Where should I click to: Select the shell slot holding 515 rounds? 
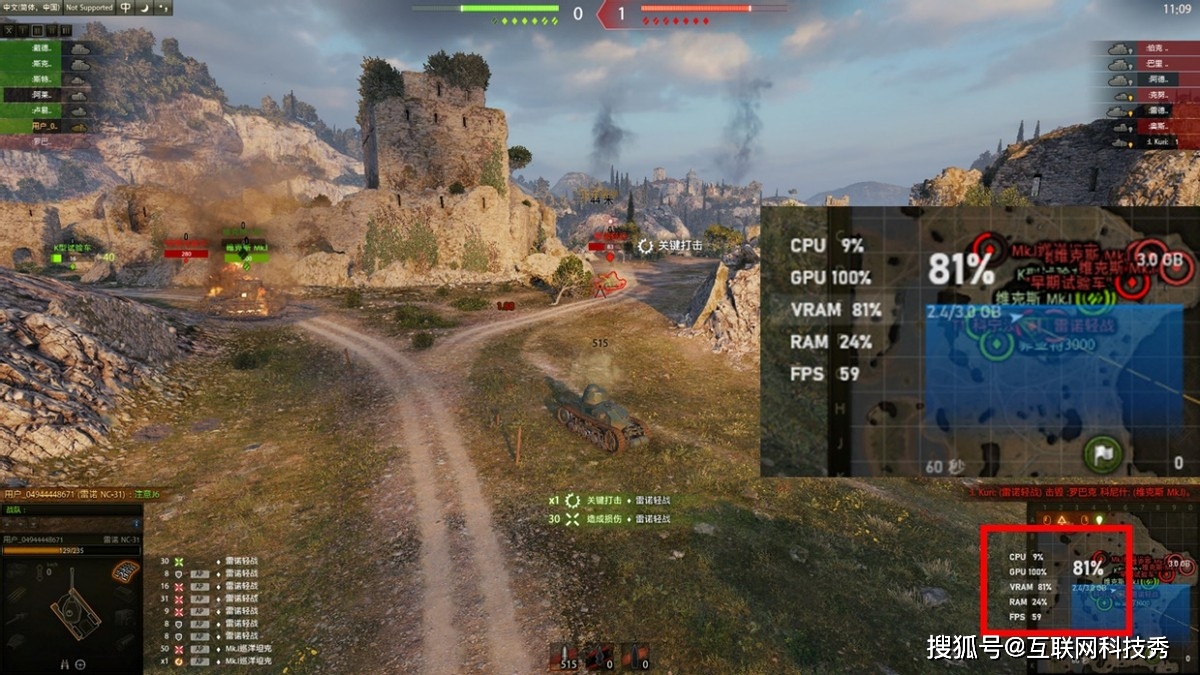pos(568,657)
